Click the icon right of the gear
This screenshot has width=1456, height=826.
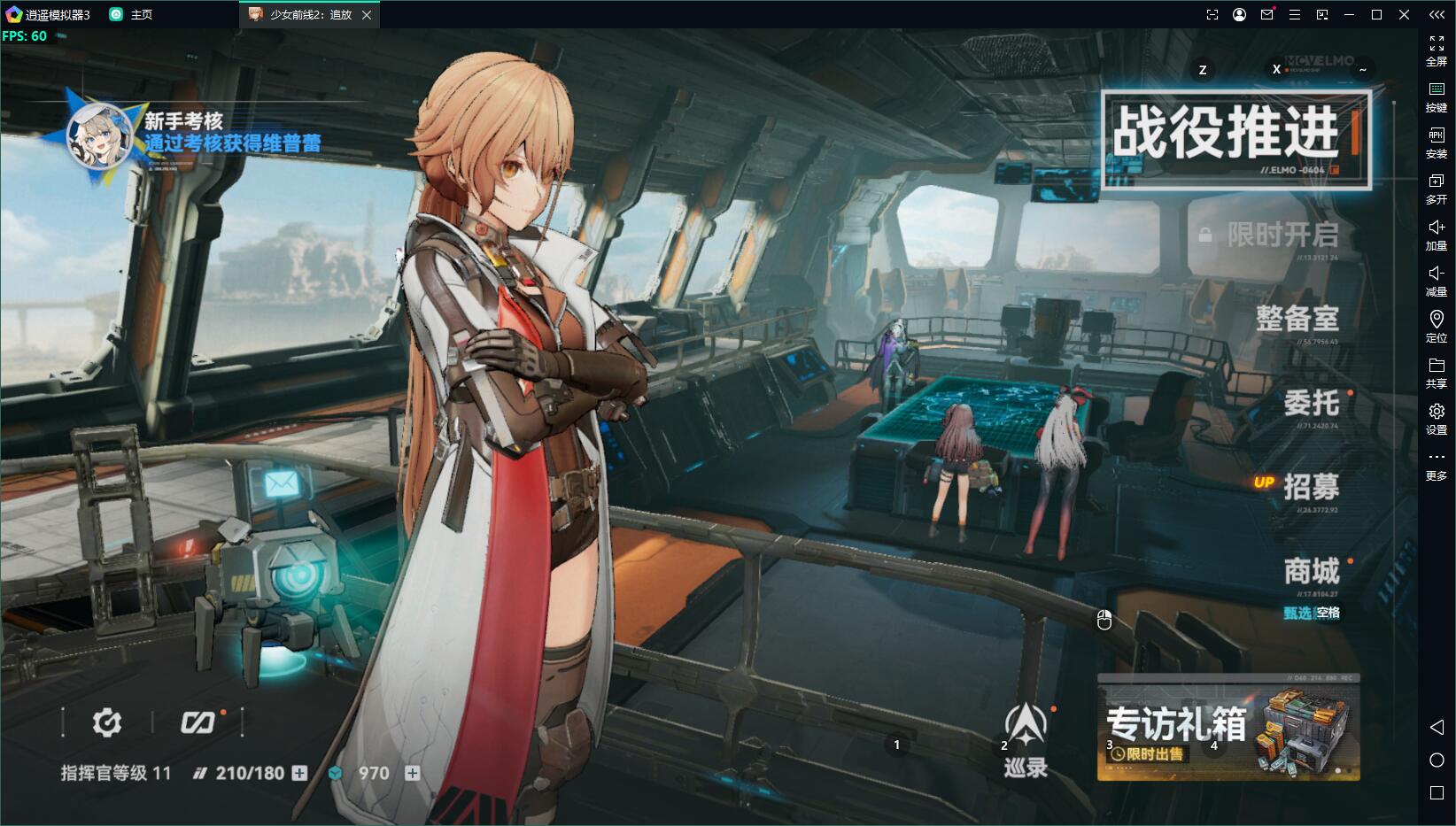tap(197, 723)
